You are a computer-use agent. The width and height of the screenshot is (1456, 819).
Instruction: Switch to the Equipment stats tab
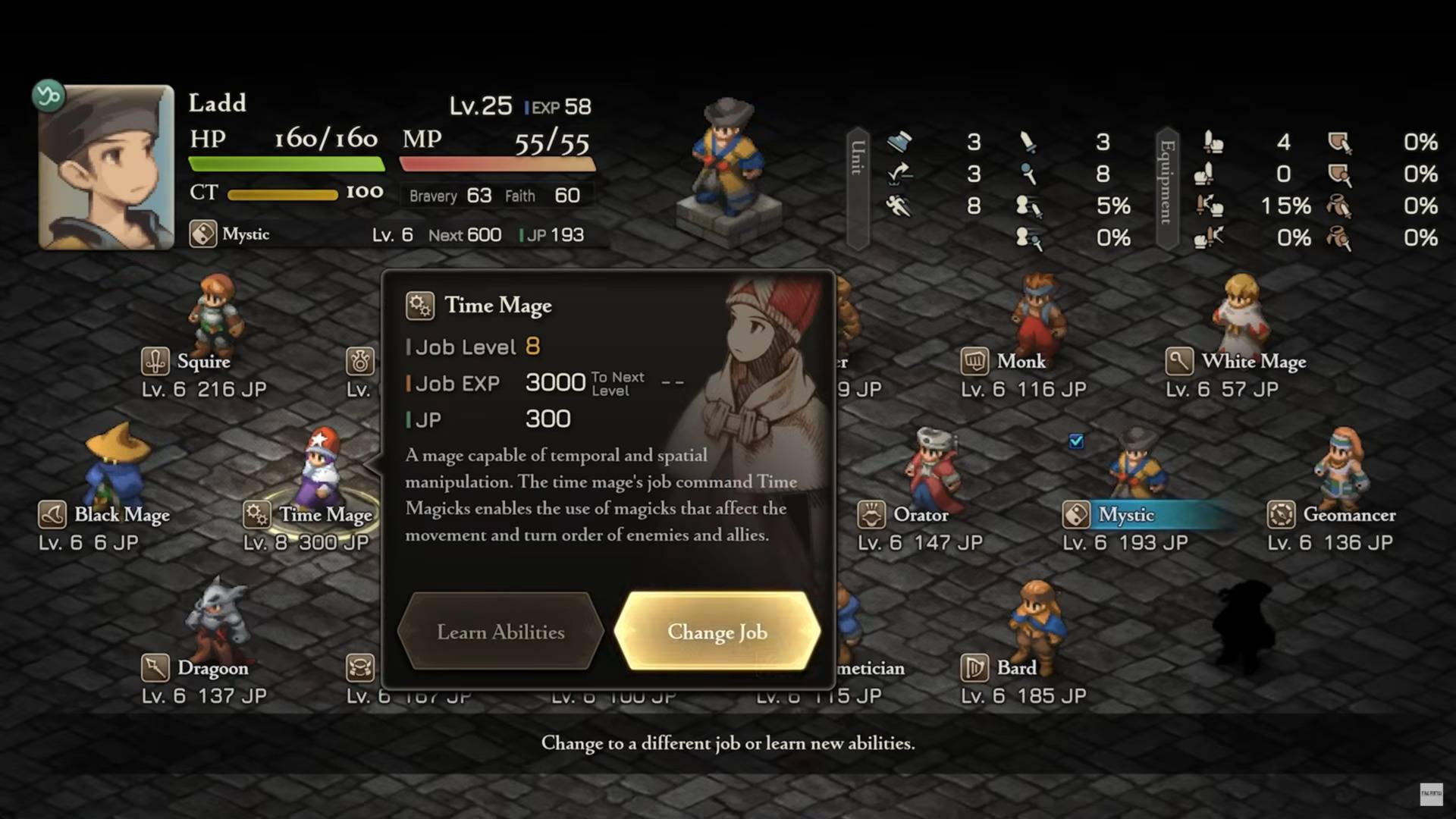pyautogui.click(x=1167, y=188)
